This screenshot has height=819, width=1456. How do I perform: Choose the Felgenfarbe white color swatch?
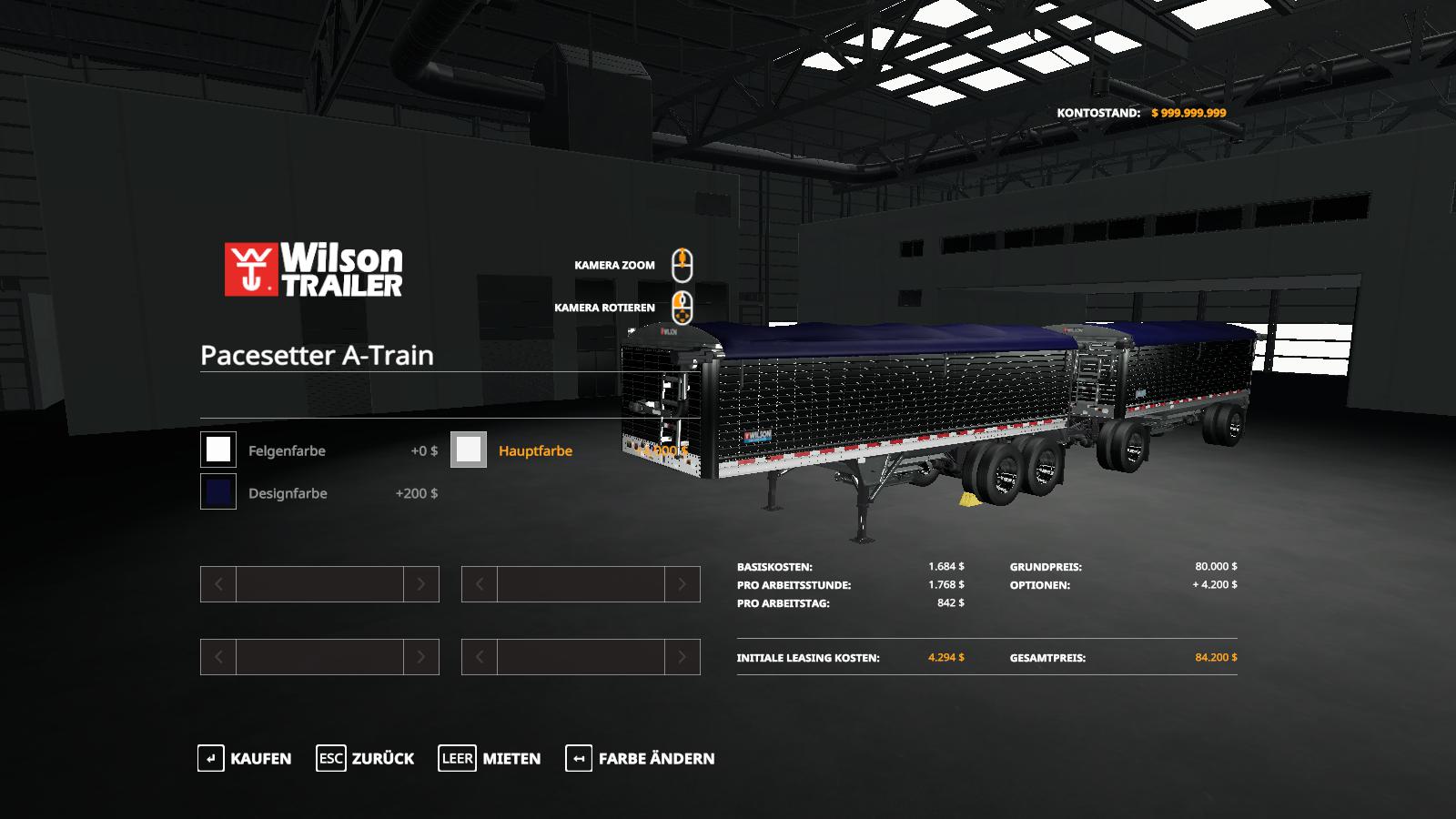point(218,450)
